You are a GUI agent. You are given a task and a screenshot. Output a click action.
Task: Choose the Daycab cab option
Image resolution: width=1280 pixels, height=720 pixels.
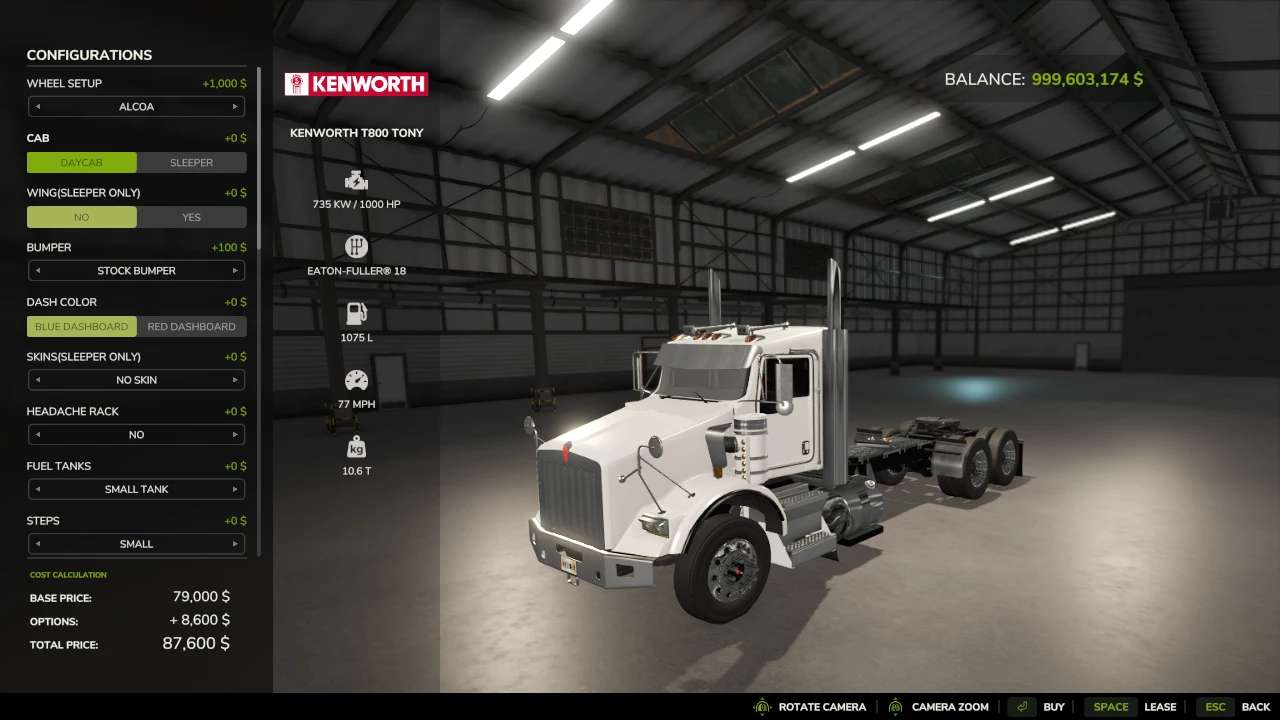point(82,162)
